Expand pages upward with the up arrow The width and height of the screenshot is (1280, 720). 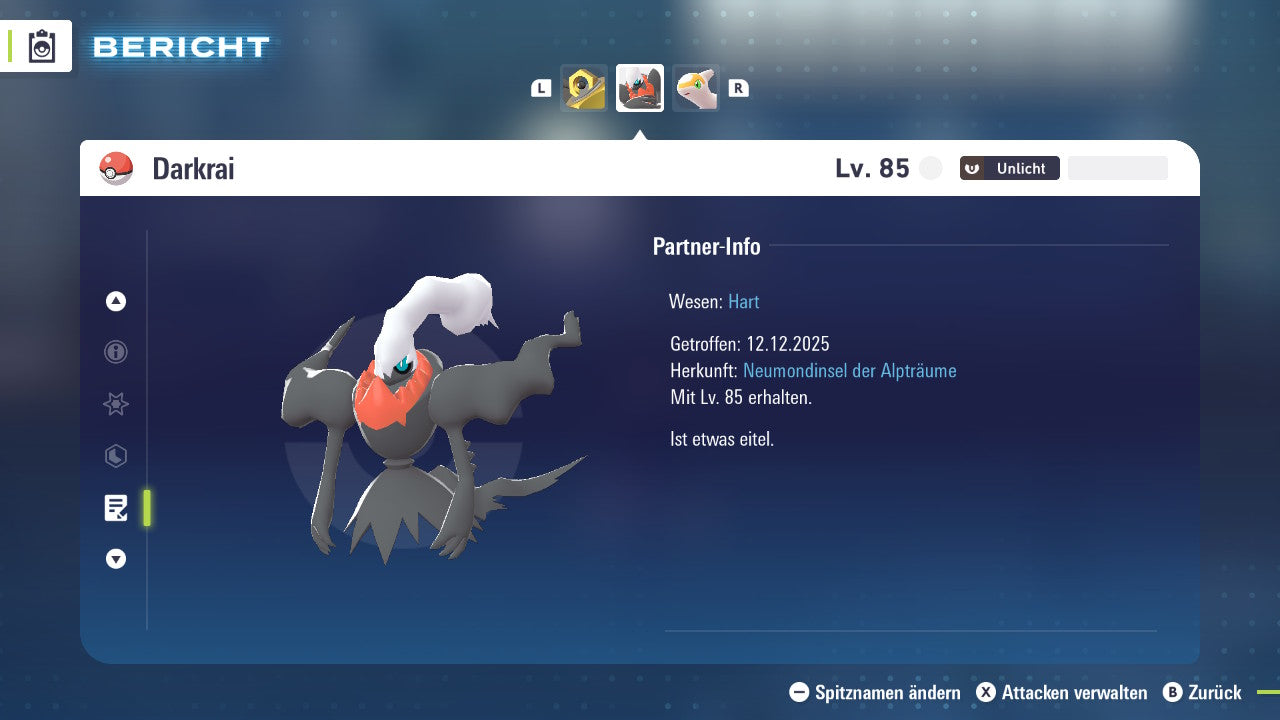(115, 301)
